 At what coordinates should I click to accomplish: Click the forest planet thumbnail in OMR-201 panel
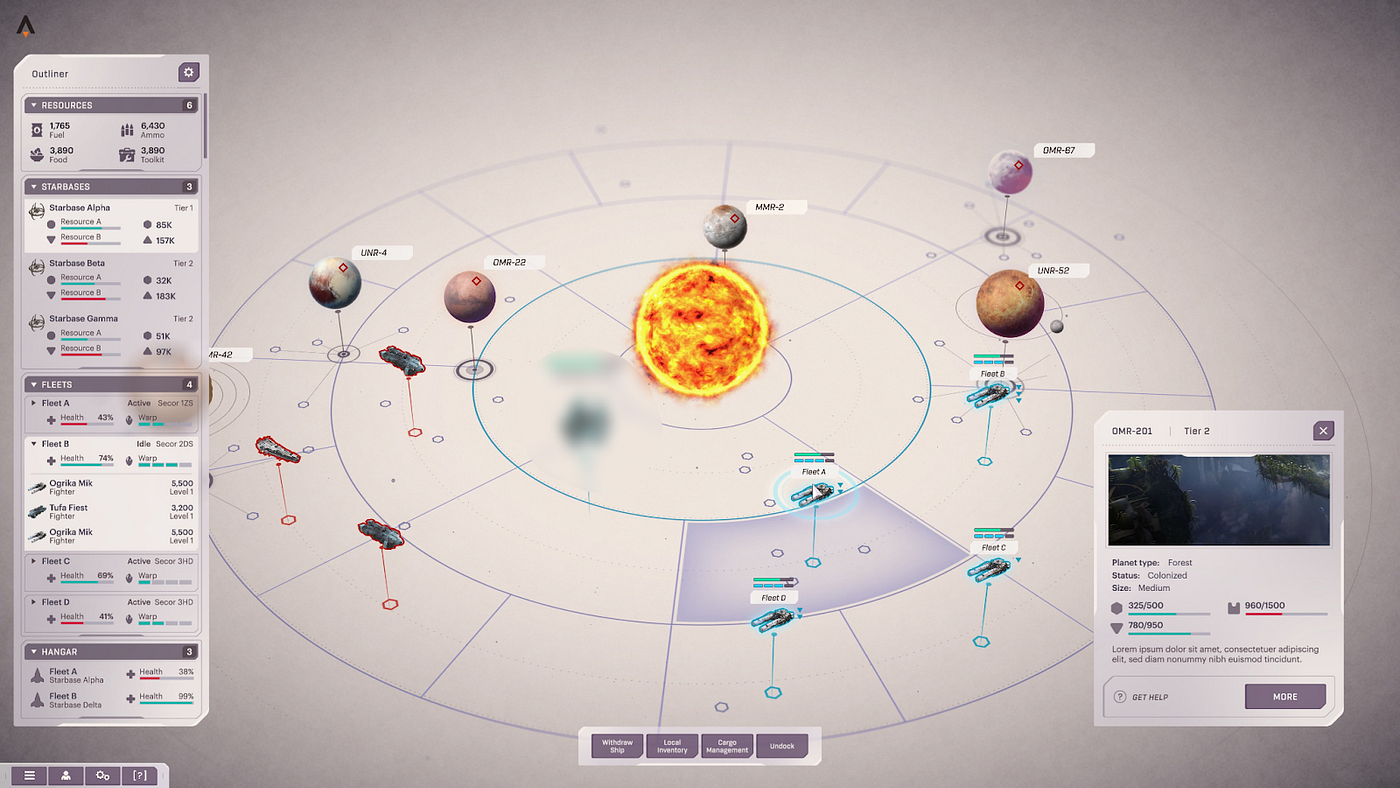click(1218, 499)
